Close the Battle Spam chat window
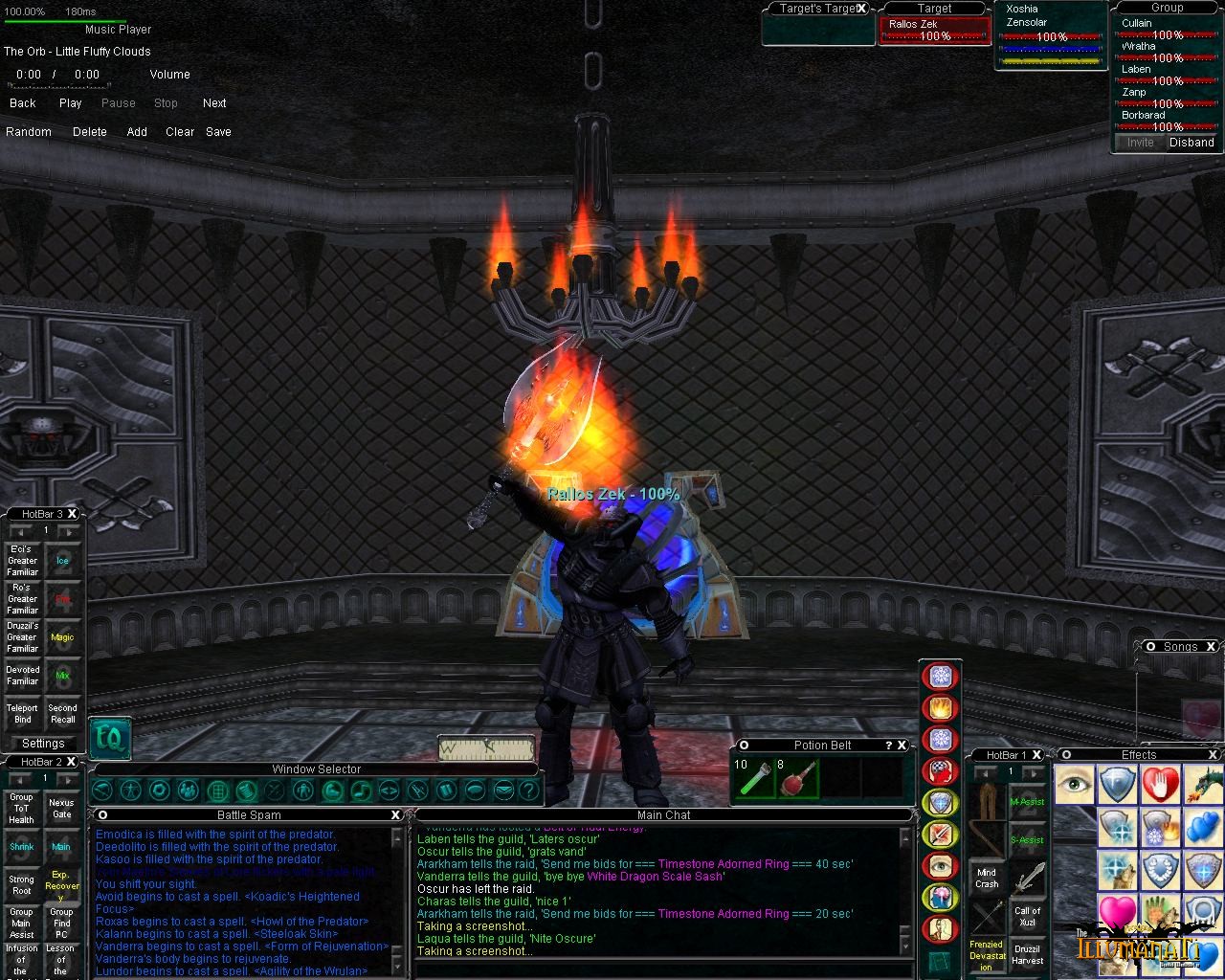Image resolution: width=1225 pixels, height=980 pixels. [x=395, y=814]
